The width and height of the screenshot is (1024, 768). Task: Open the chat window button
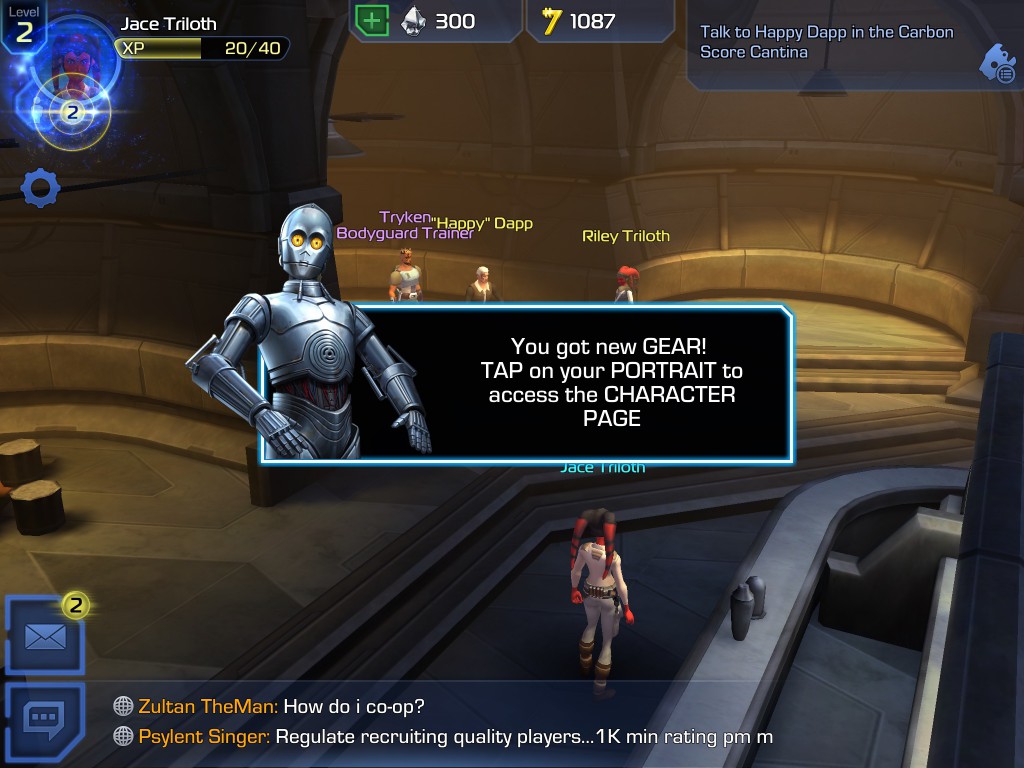[45, 719]
